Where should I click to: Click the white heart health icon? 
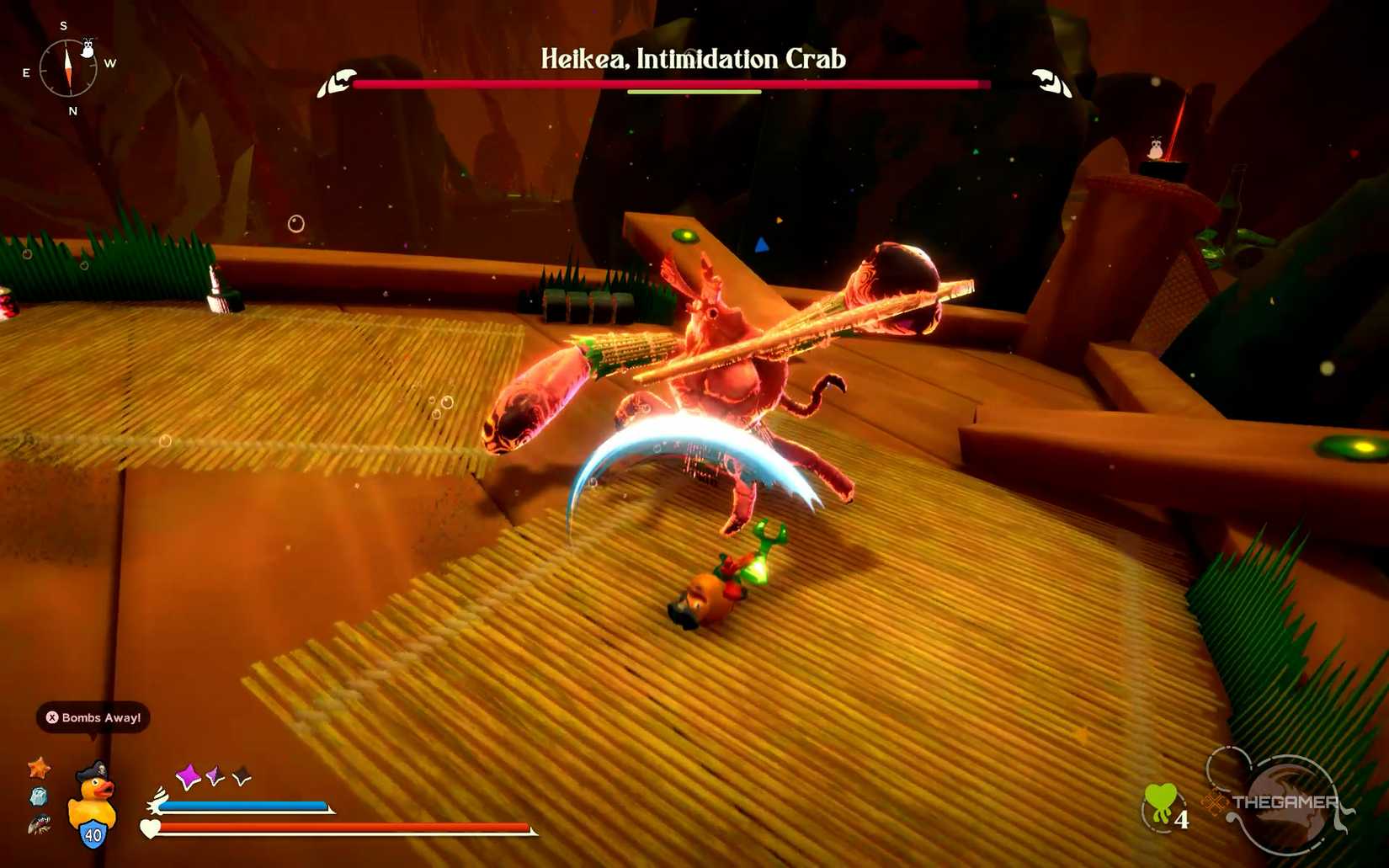click(149, 828)
